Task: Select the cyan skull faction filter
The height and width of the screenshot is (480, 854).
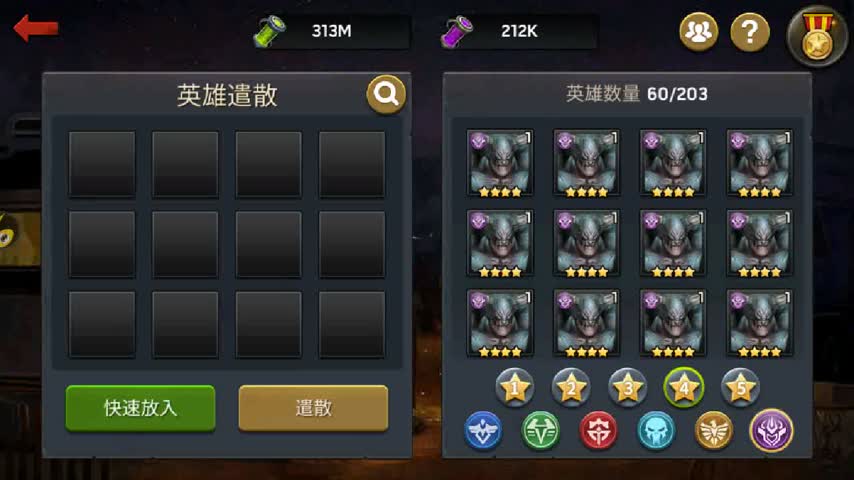Action: coord(656,431)
